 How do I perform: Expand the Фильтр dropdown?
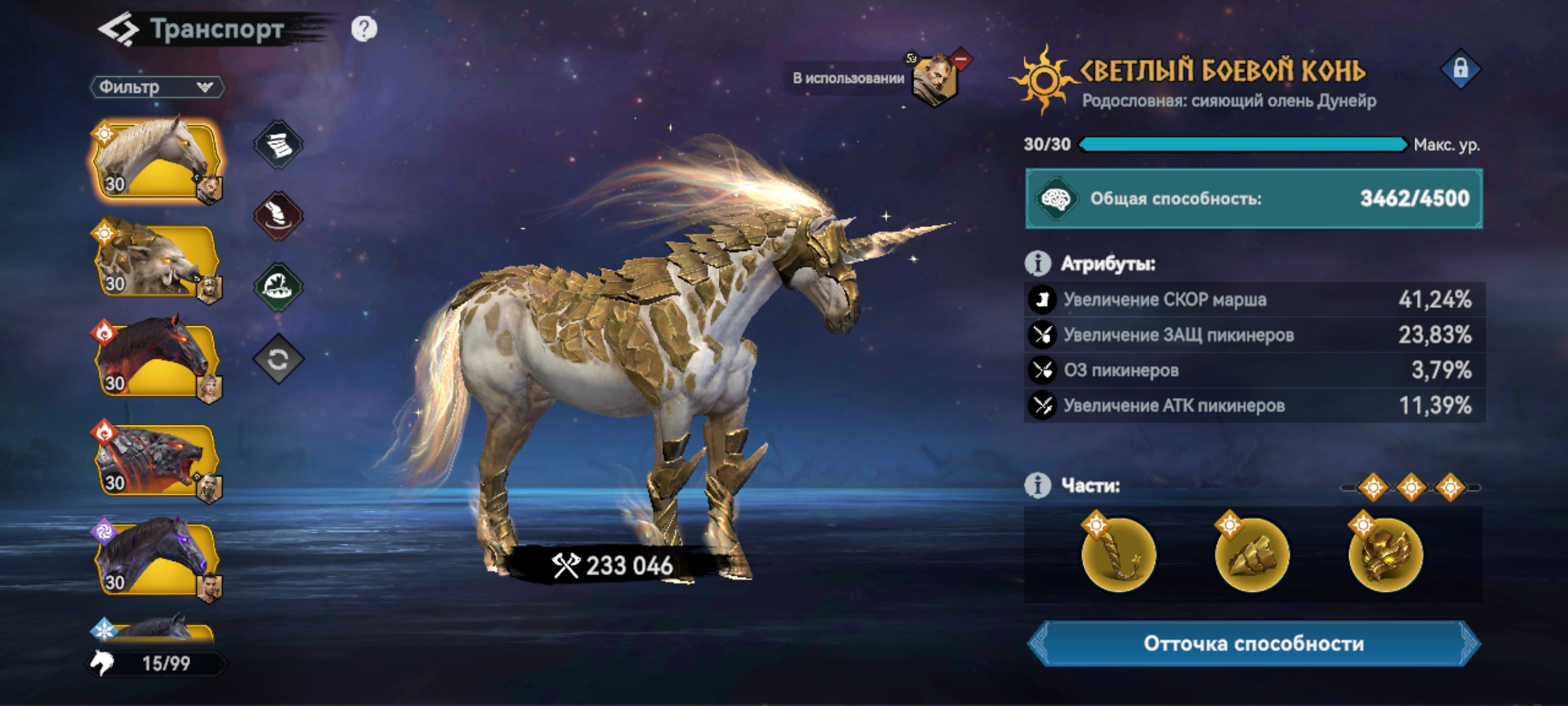157,87
